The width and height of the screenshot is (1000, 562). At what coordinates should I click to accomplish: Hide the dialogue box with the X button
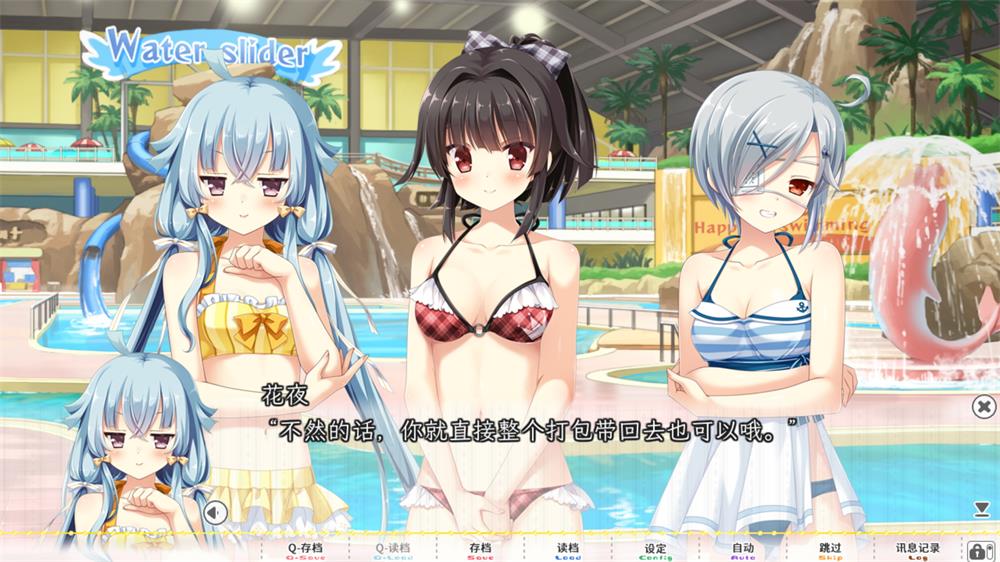pos(983,406)
